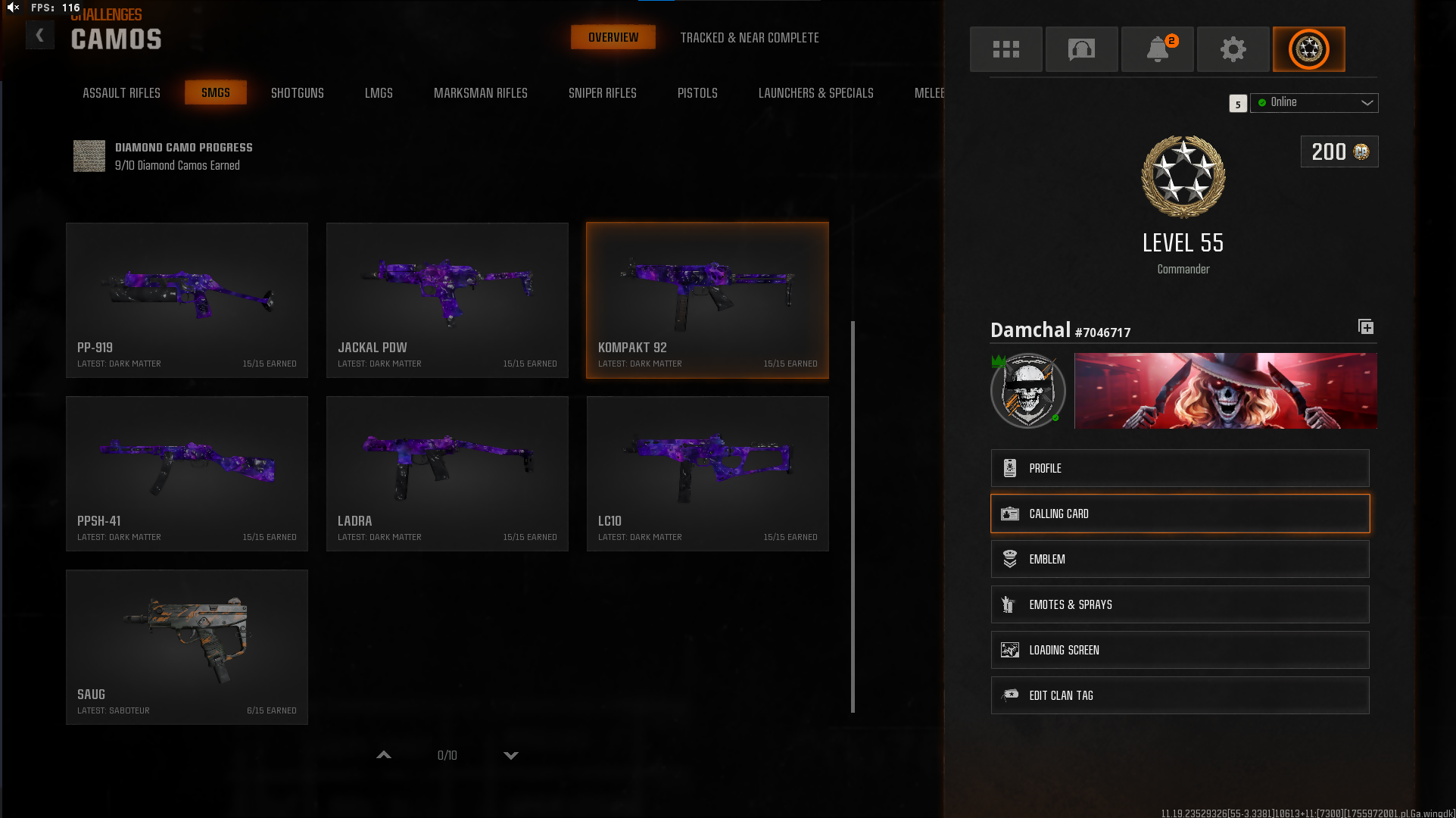Open the Online status dropdown
Image resolution: width=1456 pixels, height=818 pixels.
tap(1314, 103)
